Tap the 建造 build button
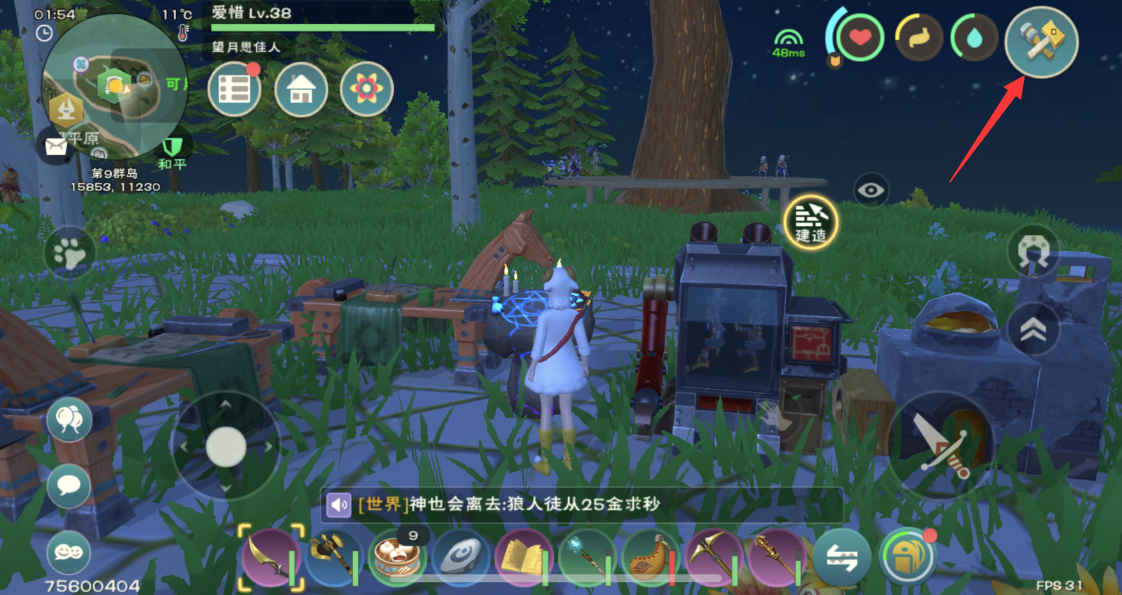The width and height of the screenshot is (1122, 595). click(810, 221)
